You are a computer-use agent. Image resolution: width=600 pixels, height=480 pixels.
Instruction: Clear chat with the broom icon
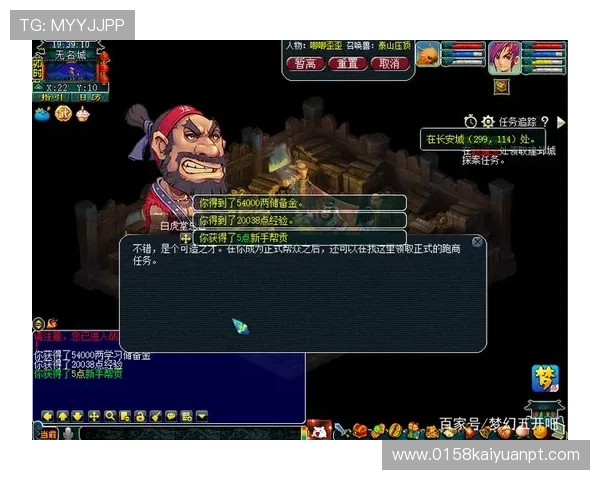156,415
